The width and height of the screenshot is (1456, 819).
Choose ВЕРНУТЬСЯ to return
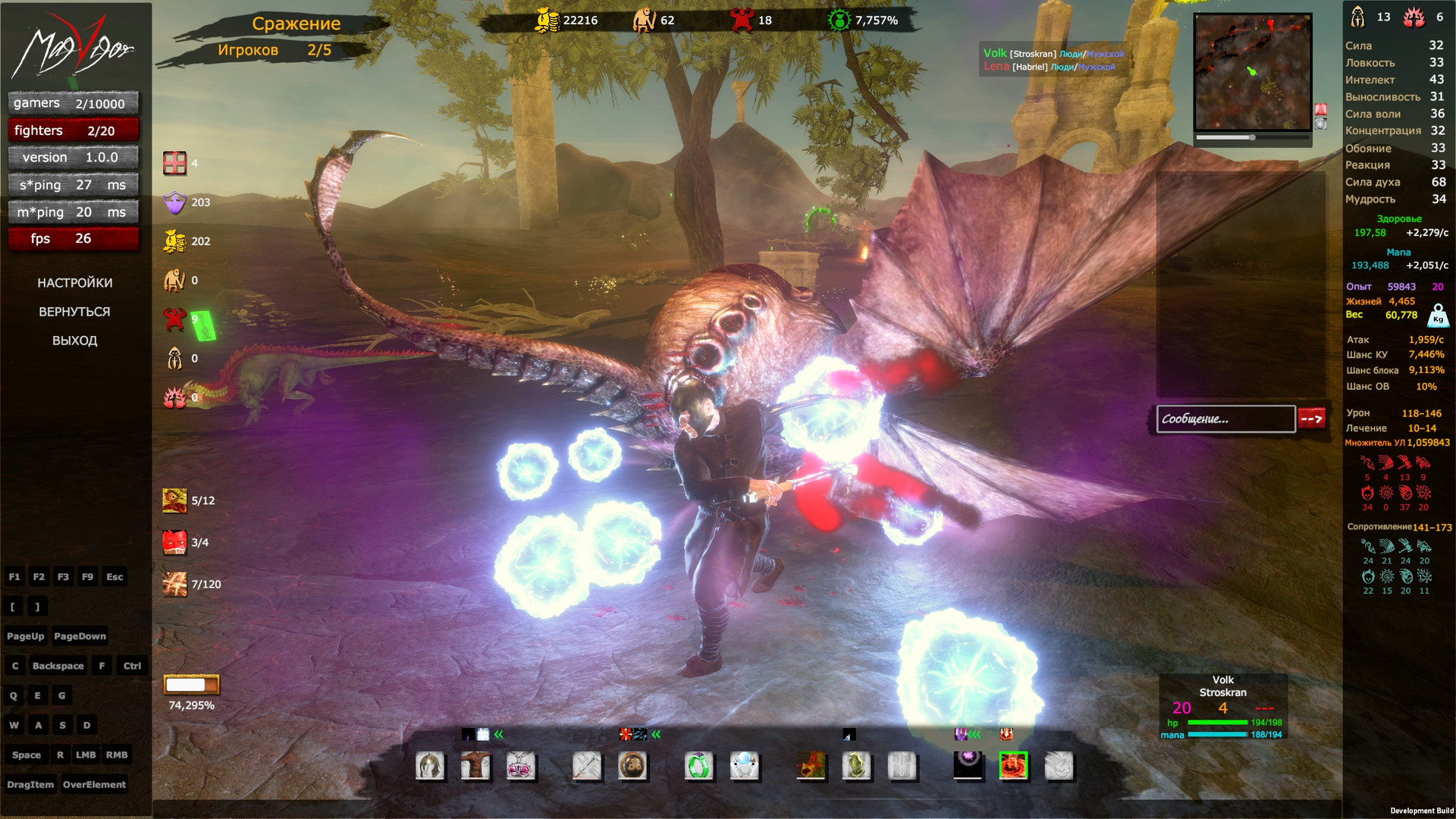click(x=74, y=312)
